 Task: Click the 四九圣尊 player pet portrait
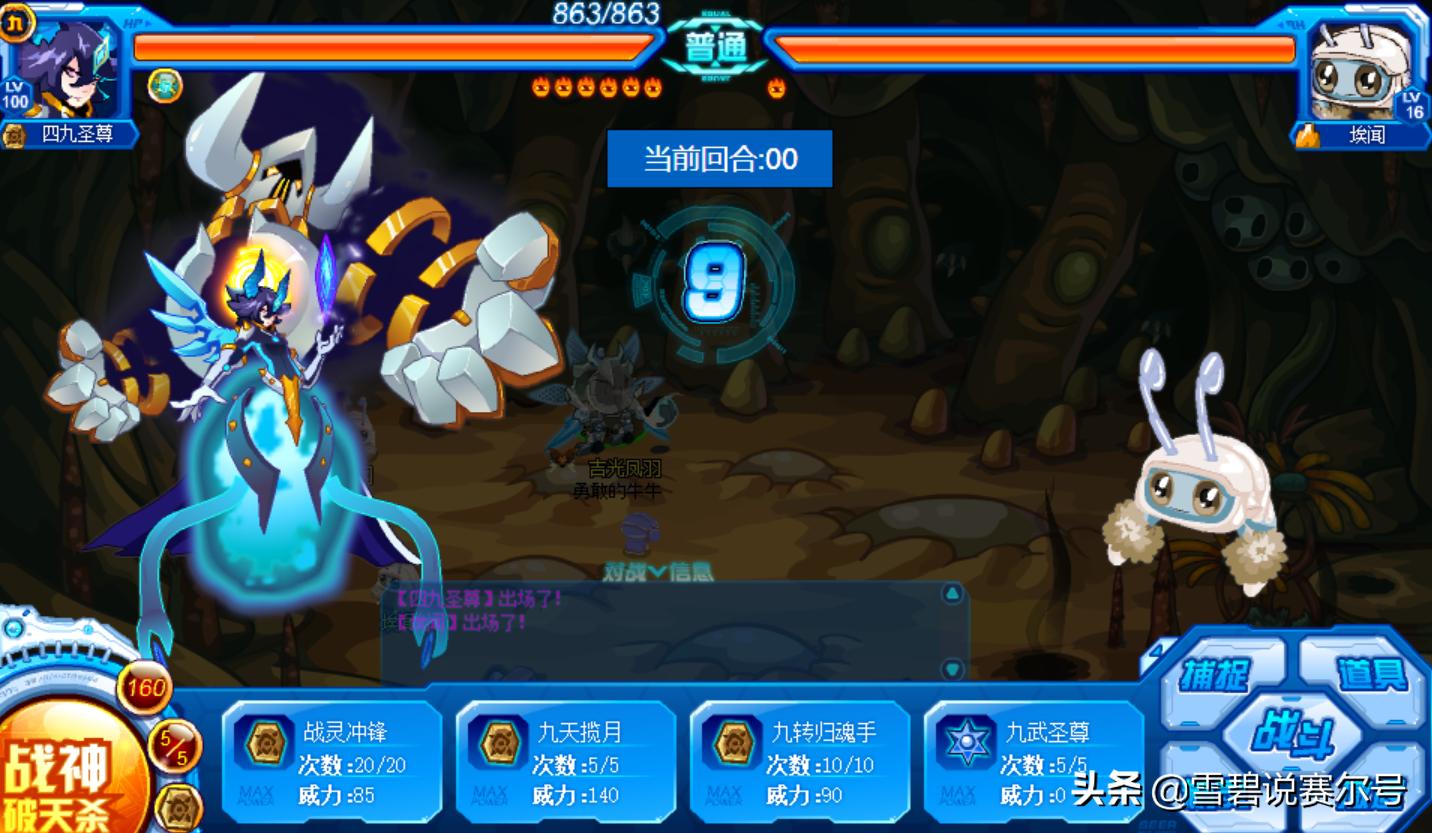coord(66,68)
